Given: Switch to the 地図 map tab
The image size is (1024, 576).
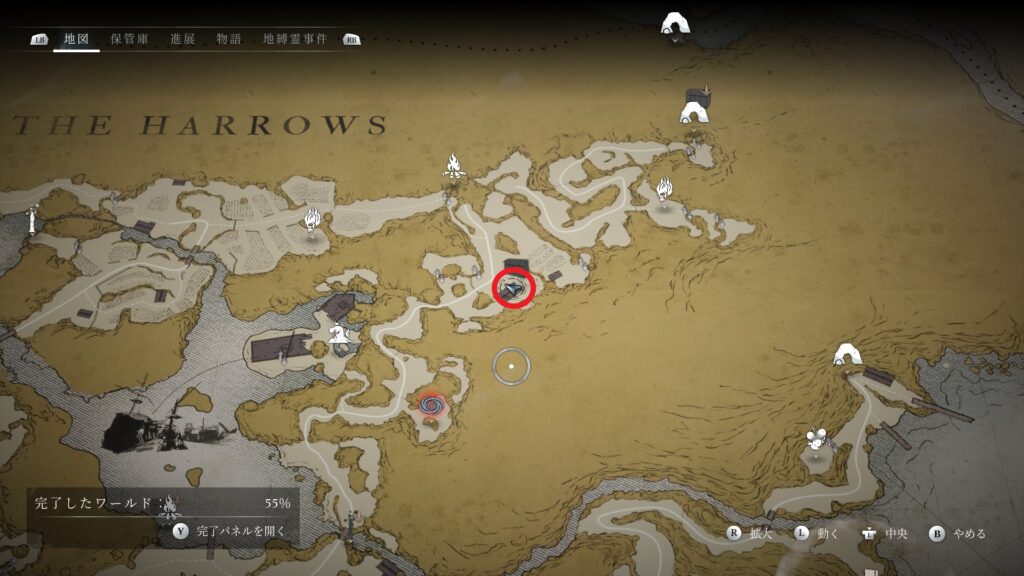Looking at the screenshot, I should pyautogui.click(x=76, y=39).
